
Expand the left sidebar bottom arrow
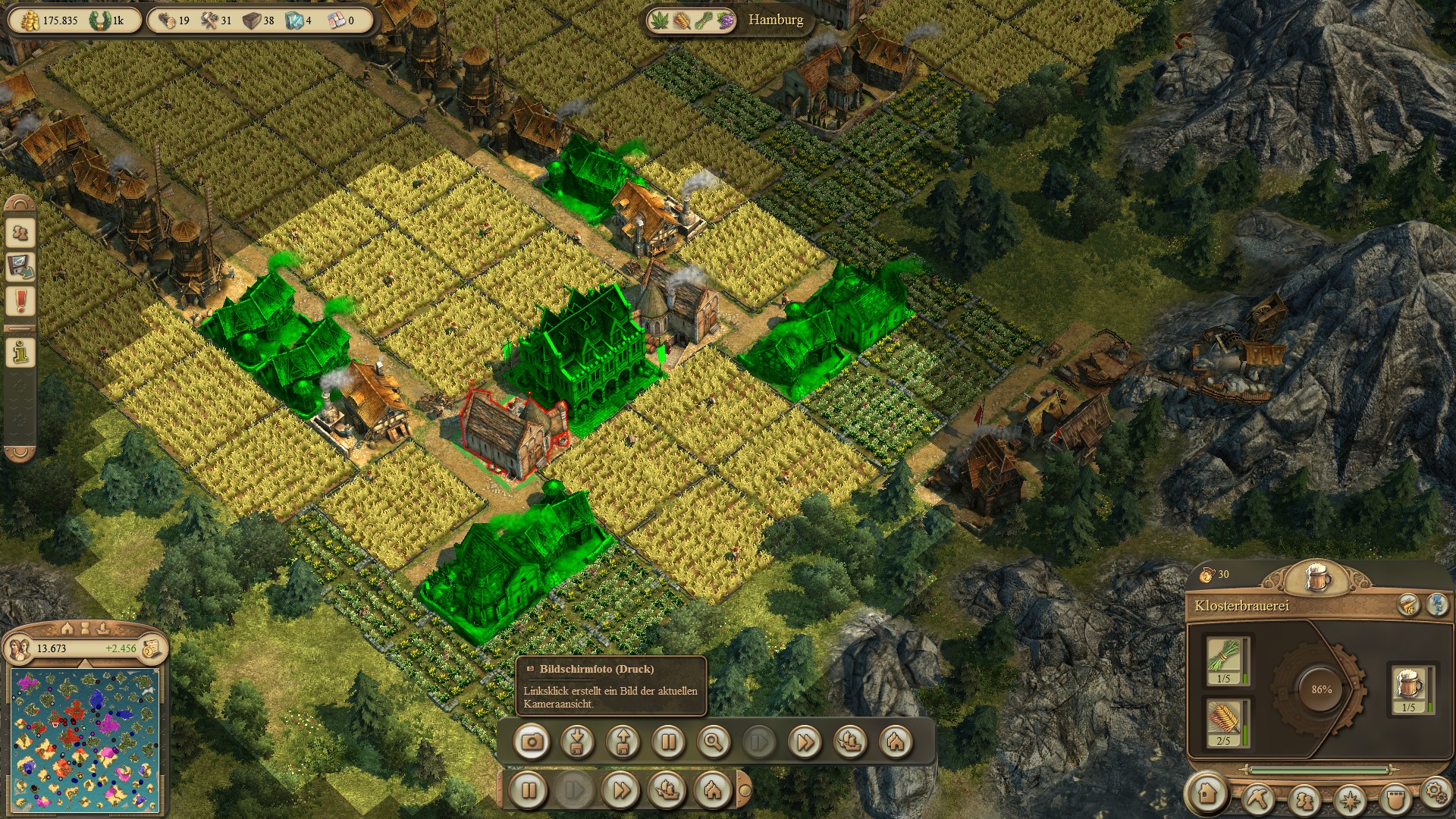(19, 453)
